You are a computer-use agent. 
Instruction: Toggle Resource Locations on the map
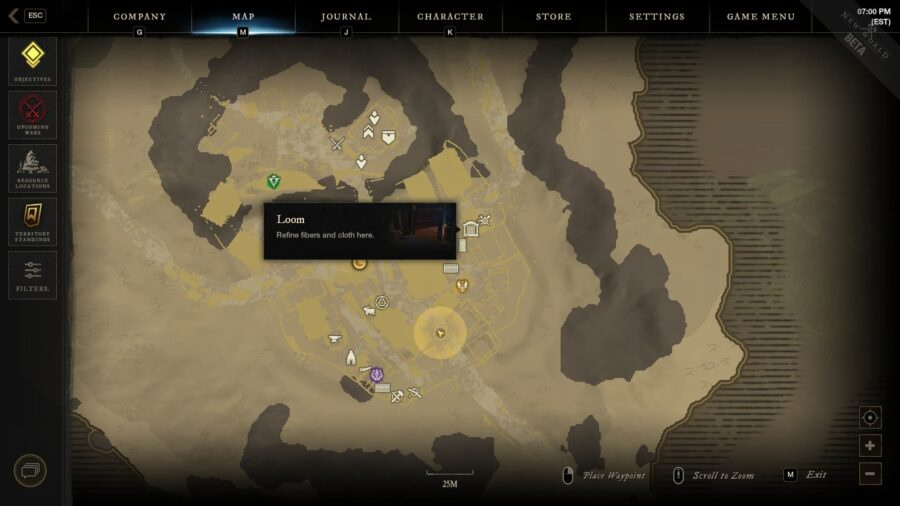point(32,168)
